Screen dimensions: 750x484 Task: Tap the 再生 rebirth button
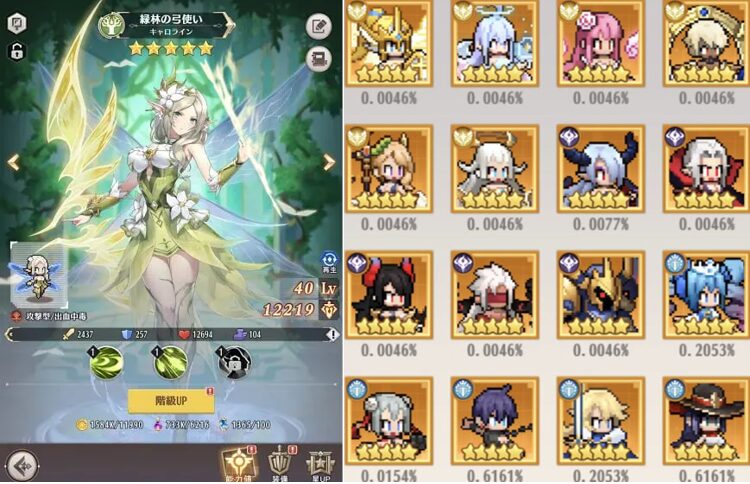[x=329, y=262]
